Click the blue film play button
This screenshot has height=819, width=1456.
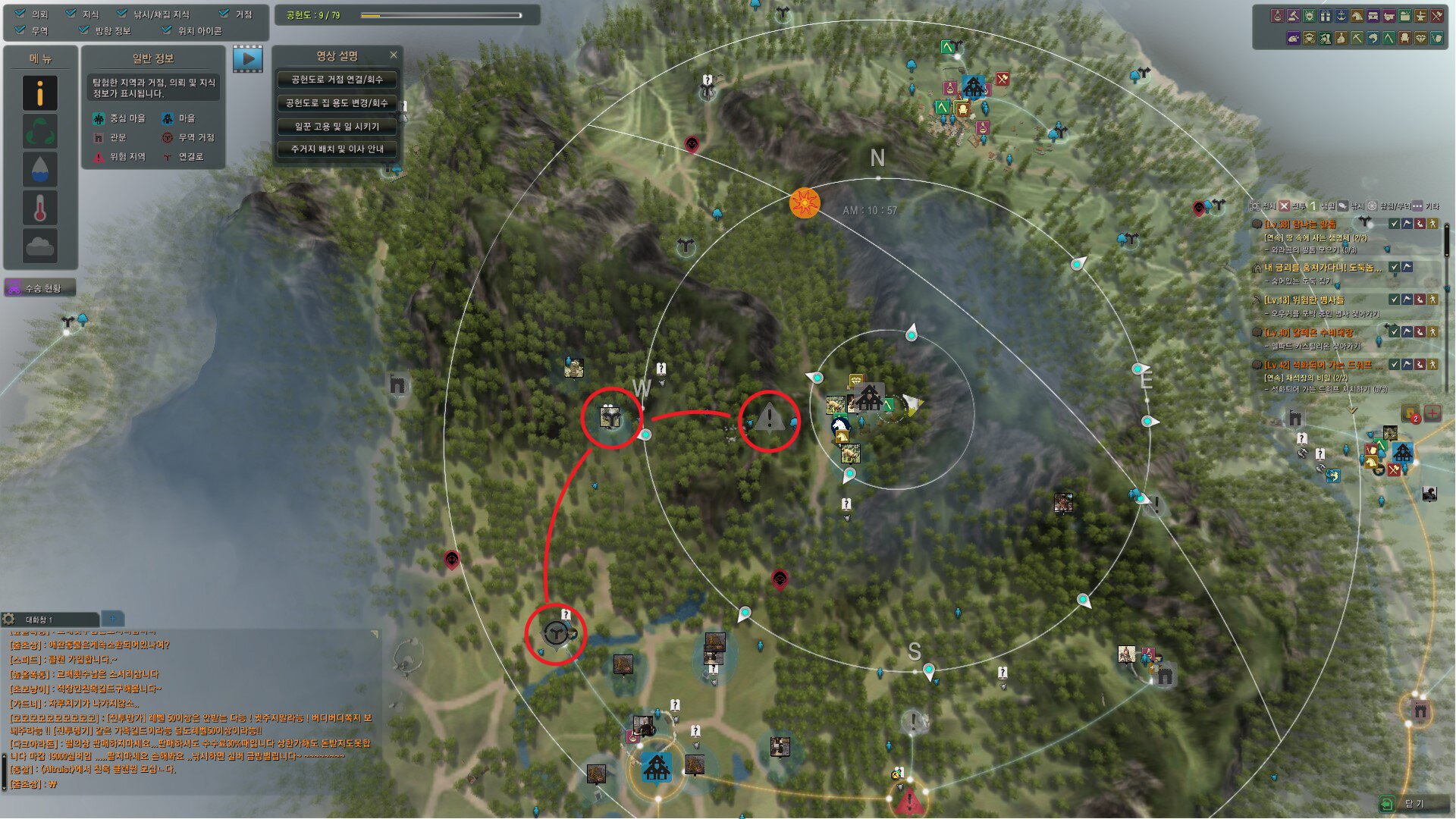coord(248,58)
